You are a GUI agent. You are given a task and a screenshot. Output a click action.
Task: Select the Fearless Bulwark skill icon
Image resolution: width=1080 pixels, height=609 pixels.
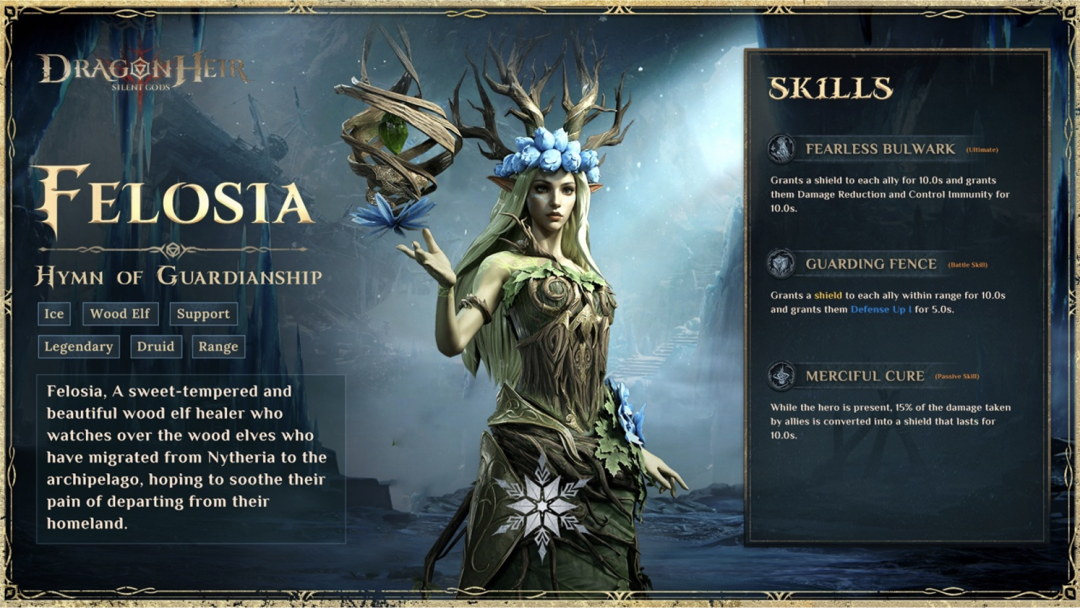coord(781,149)
